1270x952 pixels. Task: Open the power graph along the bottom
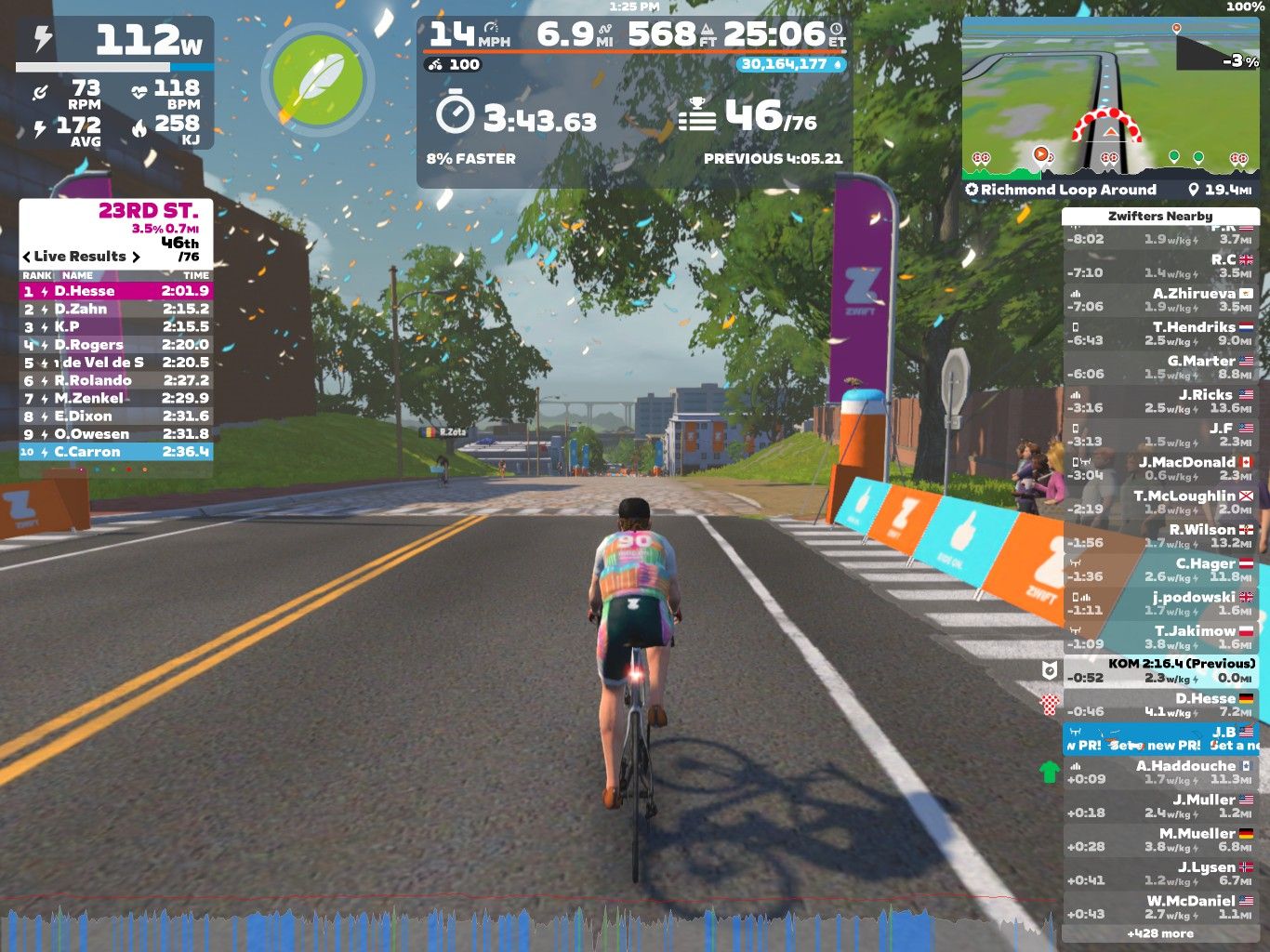(x=530, y=925)
